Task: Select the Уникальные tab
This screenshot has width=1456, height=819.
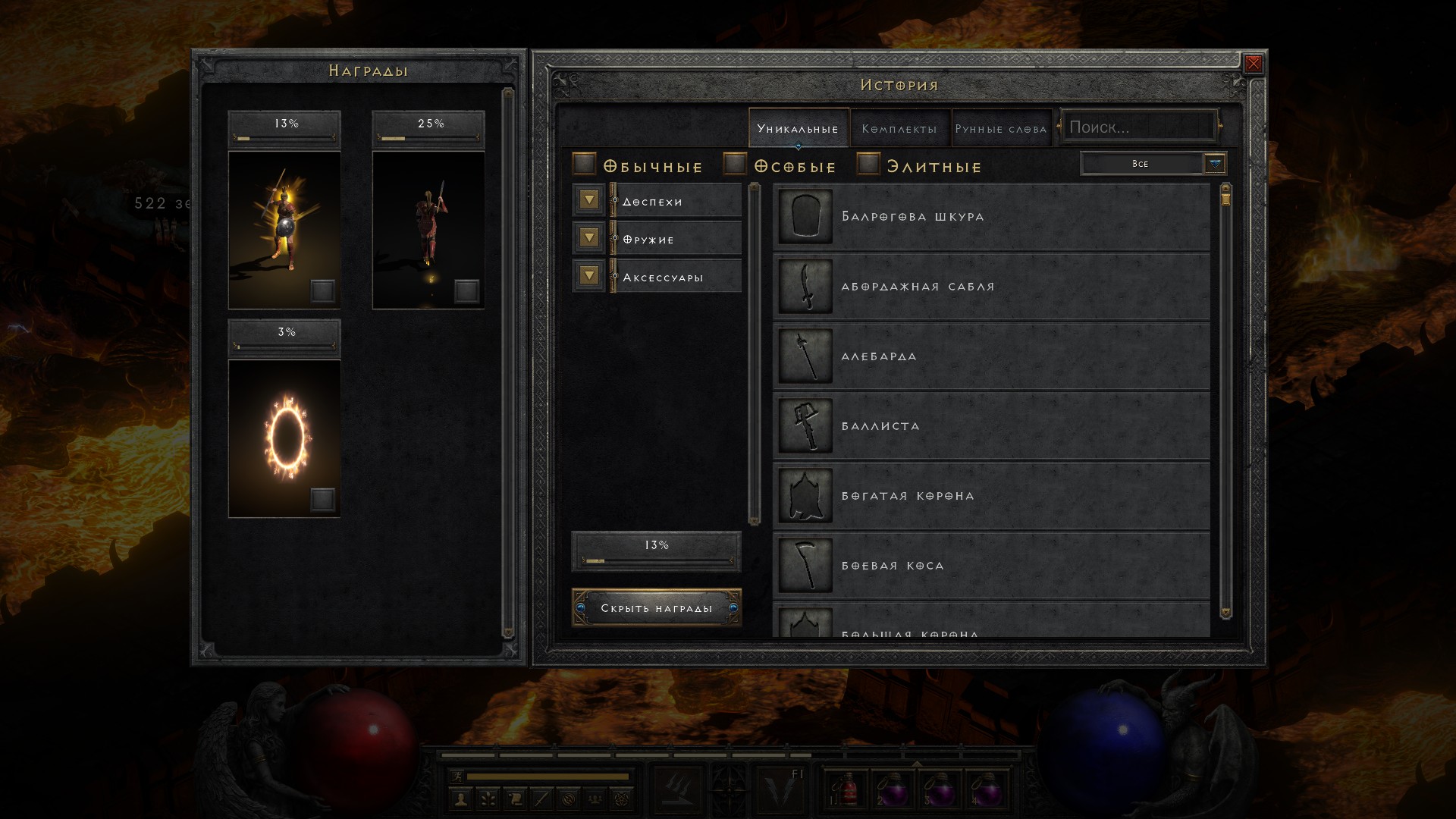Action: pyautogui.click(x=798, y=129)
